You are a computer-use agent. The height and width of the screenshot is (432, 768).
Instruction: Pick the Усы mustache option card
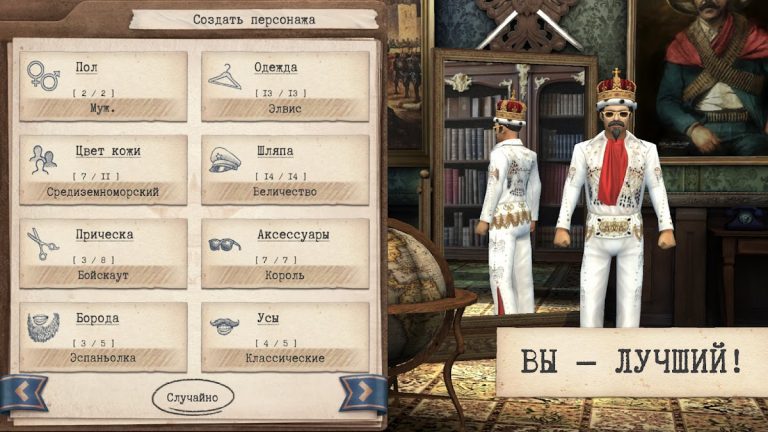point(285,337)
